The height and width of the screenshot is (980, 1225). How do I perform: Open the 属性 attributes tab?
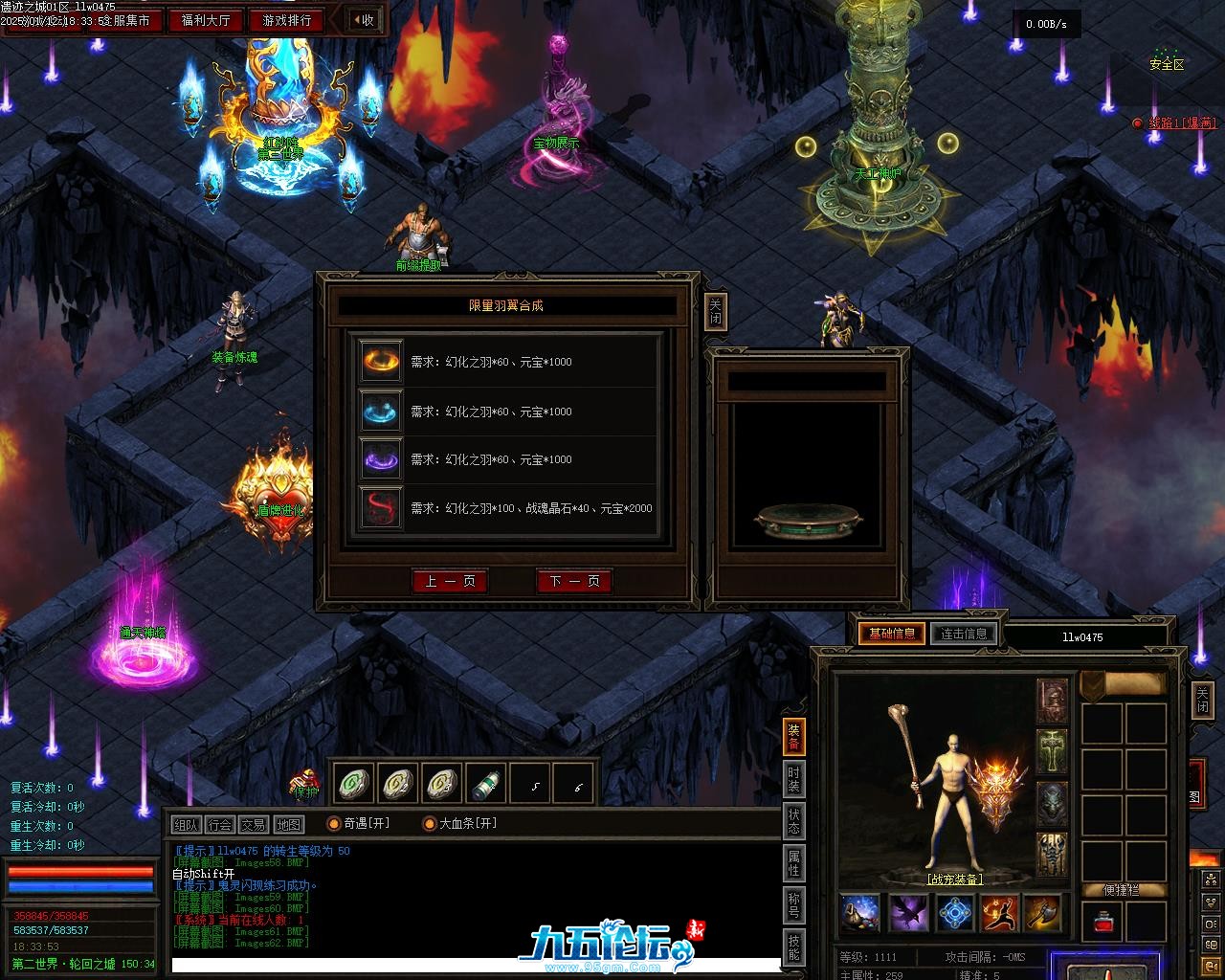click(794, 861)
